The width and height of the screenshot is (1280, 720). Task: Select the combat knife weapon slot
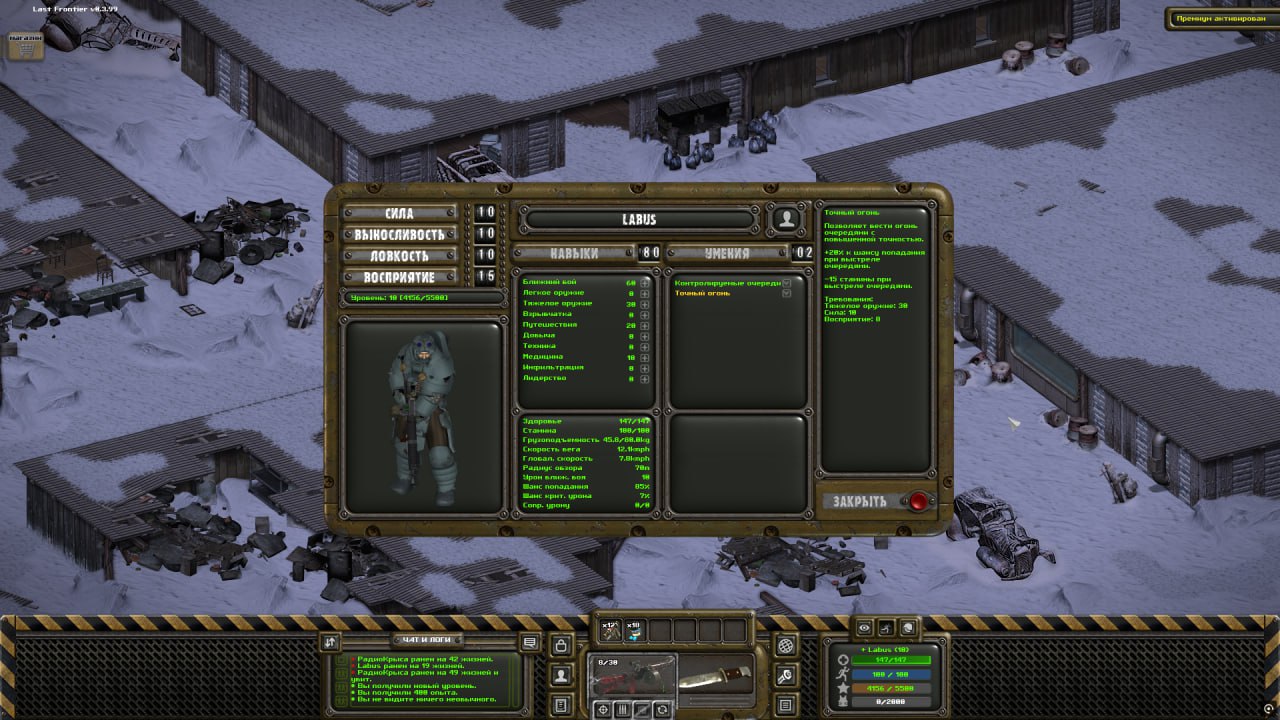click(715, 676)
